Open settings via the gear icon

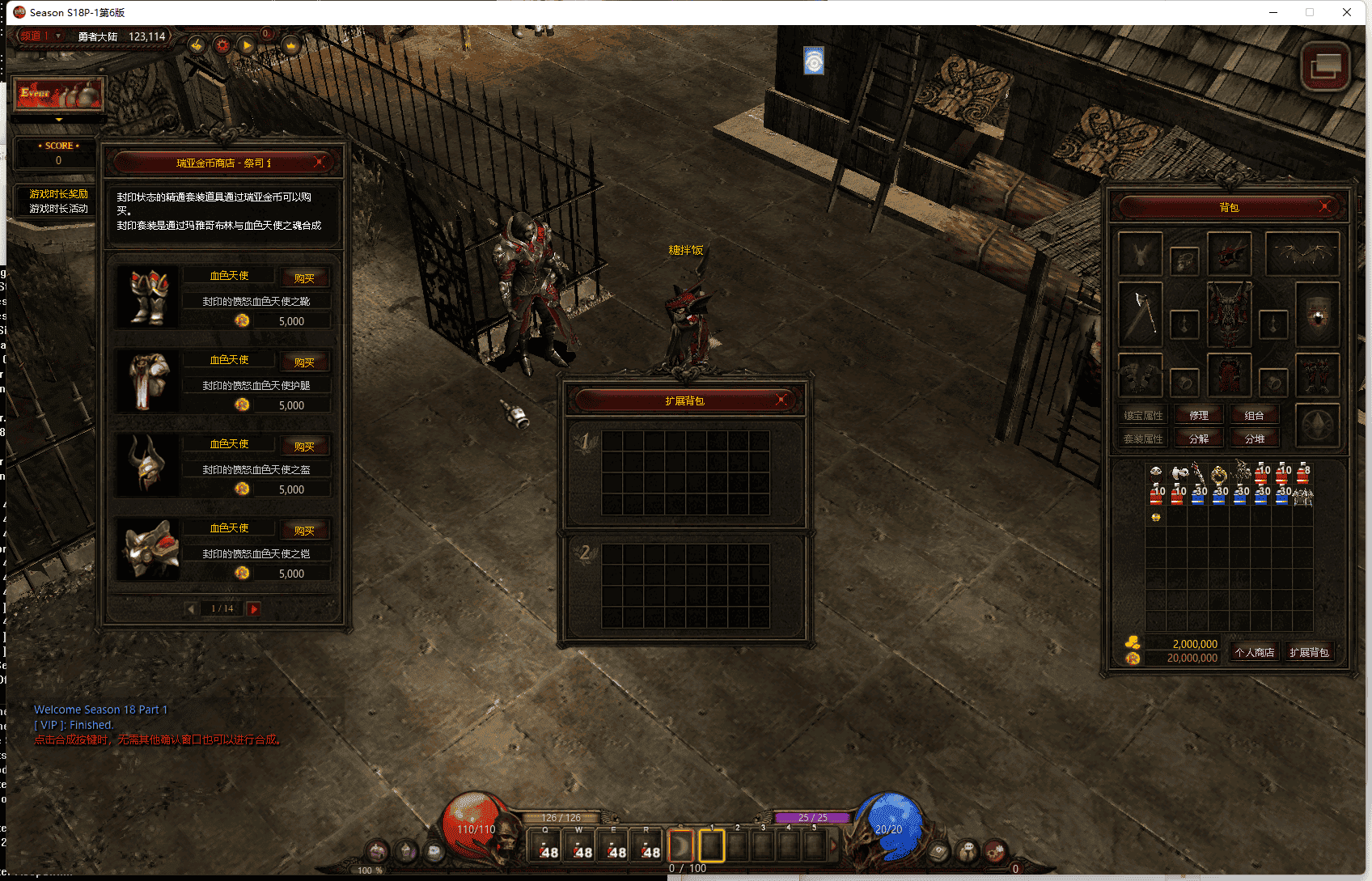[x=222, y=46]
